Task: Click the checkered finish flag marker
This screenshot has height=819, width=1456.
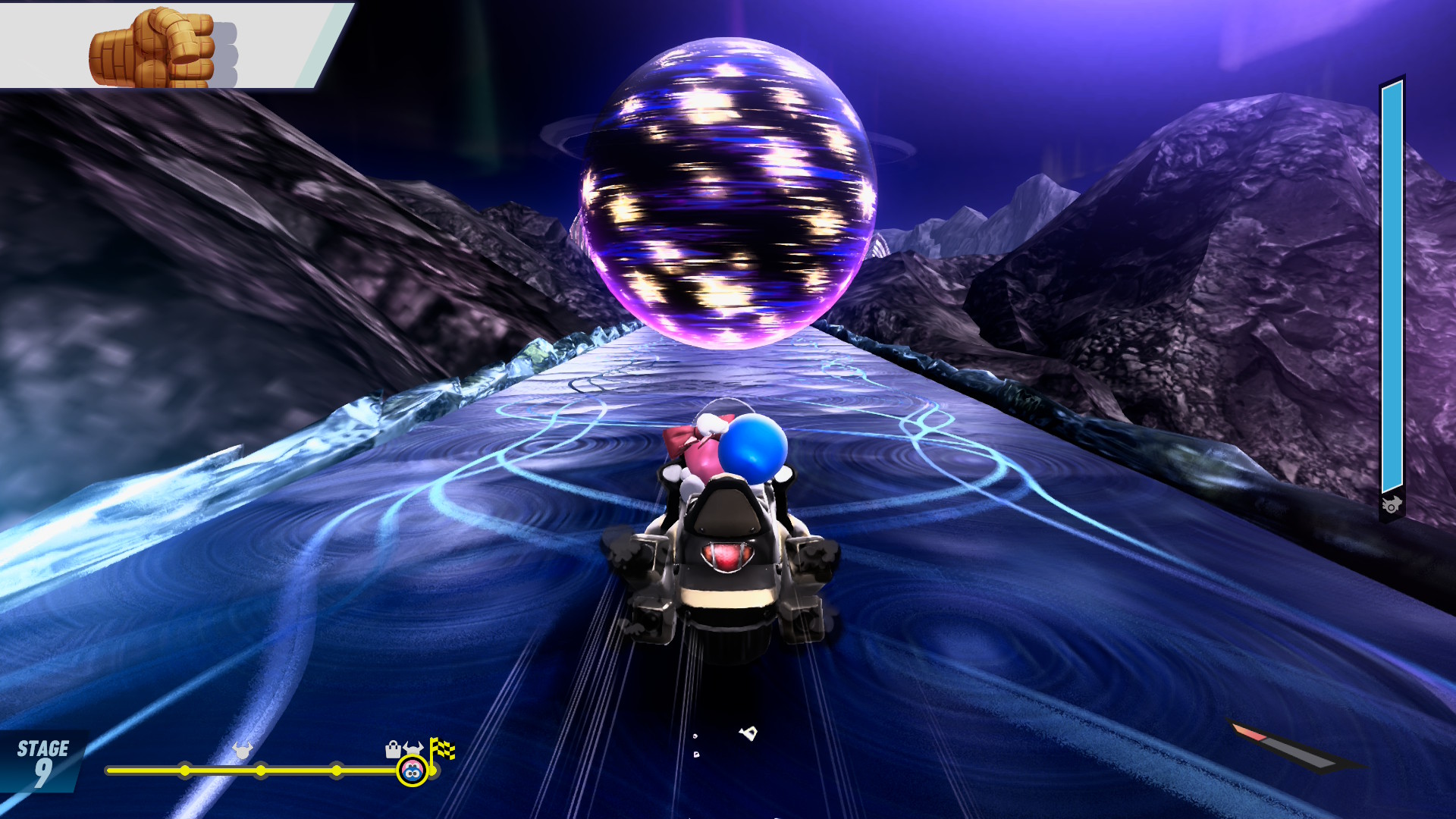Action: click(x=442, y=749)
